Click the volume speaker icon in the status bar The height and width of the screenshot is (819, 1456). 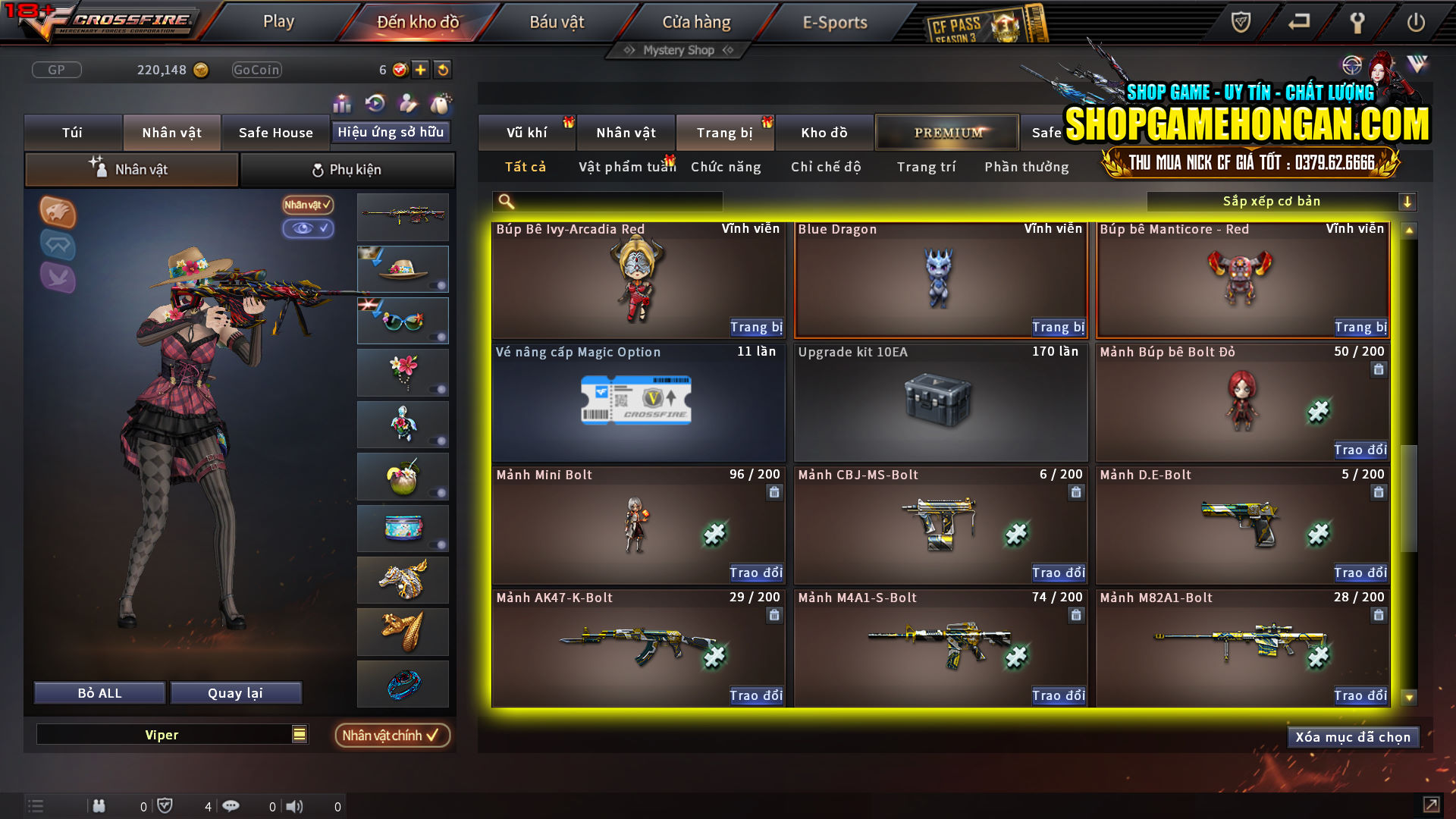[x=295, y=806]
